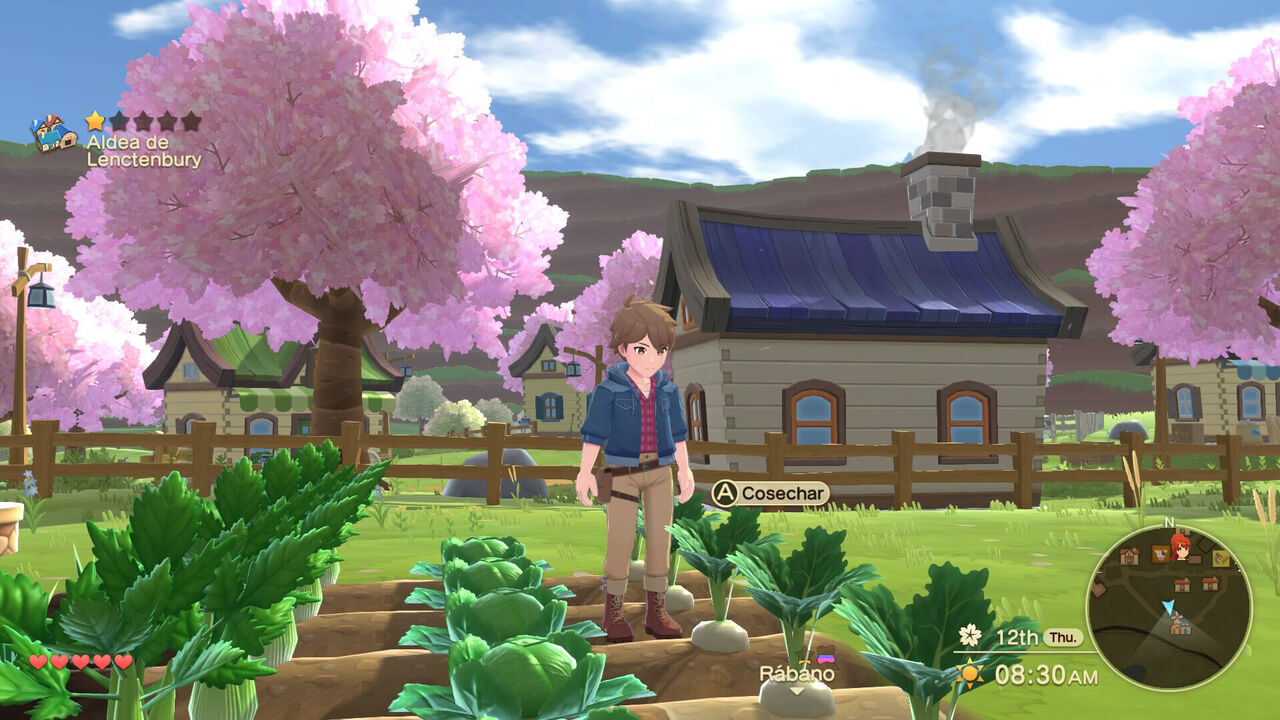Click the rainbow quality icon above the Rábano label
This screenshot has height=720, width=1280.
826,657
